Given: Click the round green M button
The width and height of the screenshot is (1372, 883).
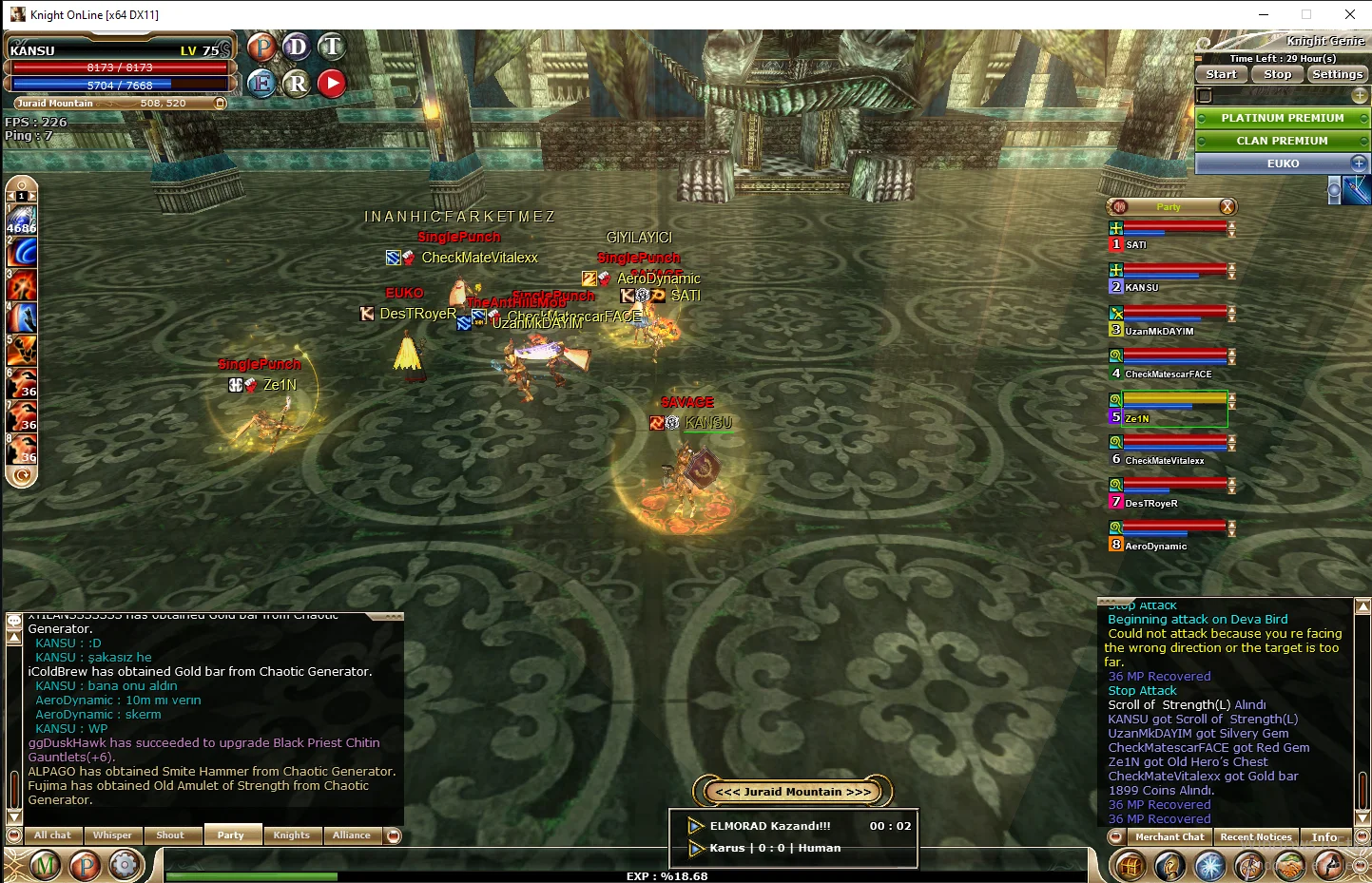Looking at the screenshot, I should pos(46,865).
